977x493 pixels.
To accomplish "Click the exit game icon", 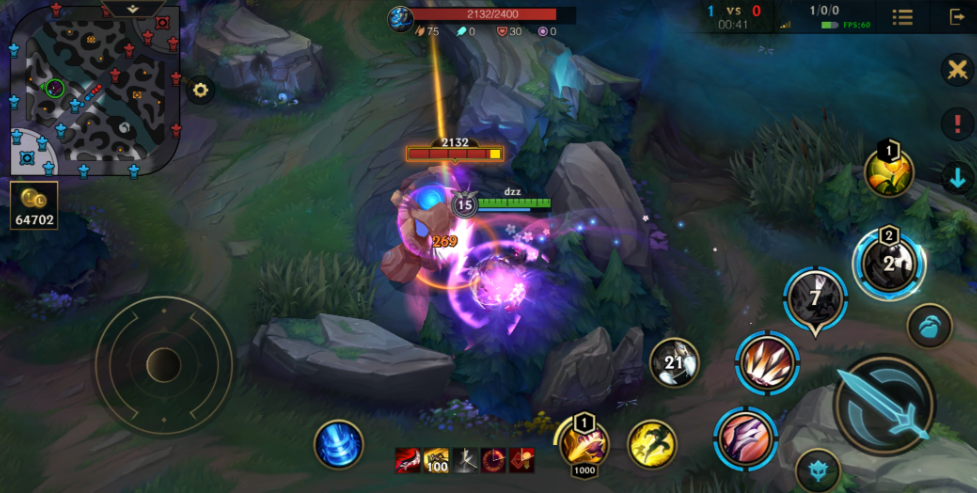I will pos(956,17).
